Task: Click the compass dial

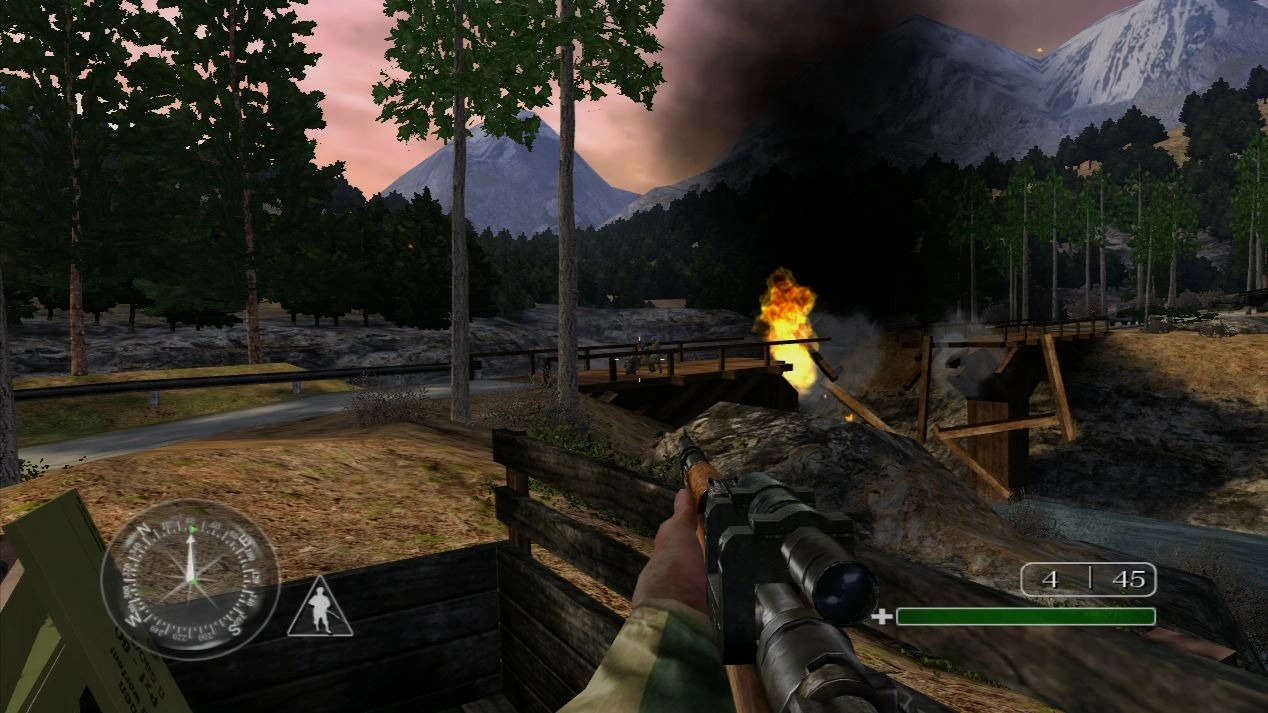Action: point(190,578)
